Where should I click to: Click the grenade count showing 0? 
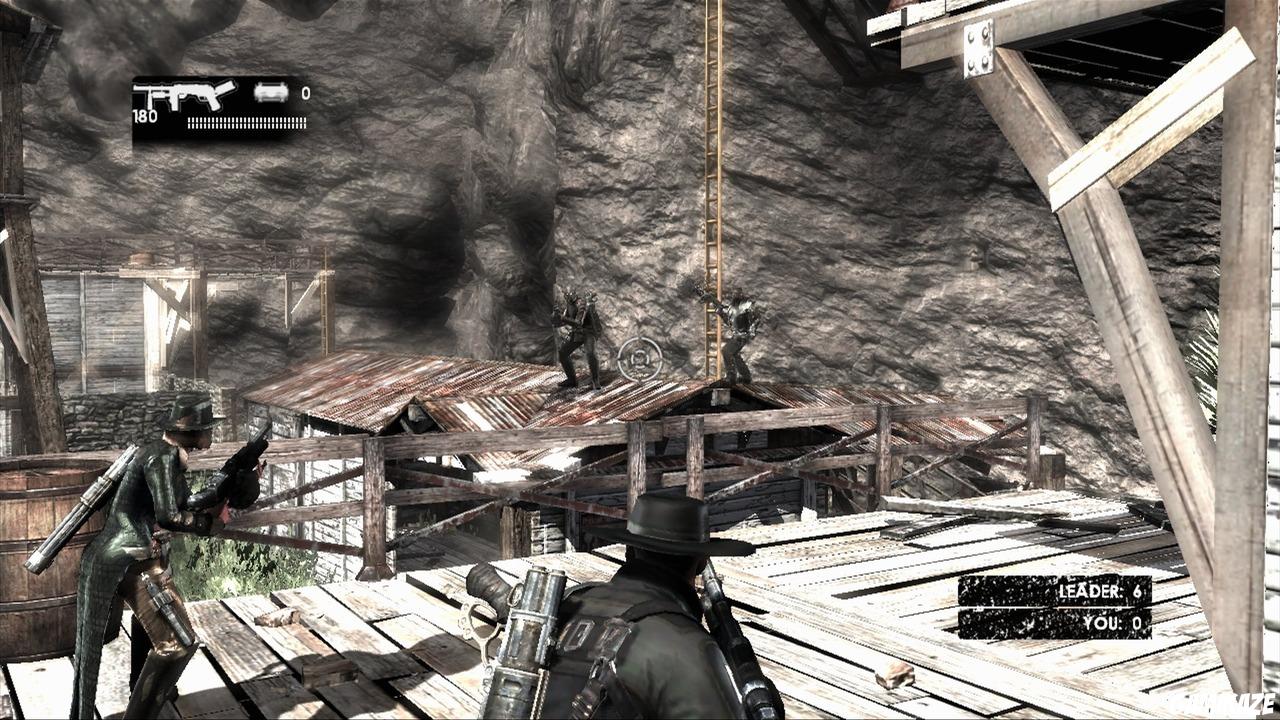click(x=304, y=91)
